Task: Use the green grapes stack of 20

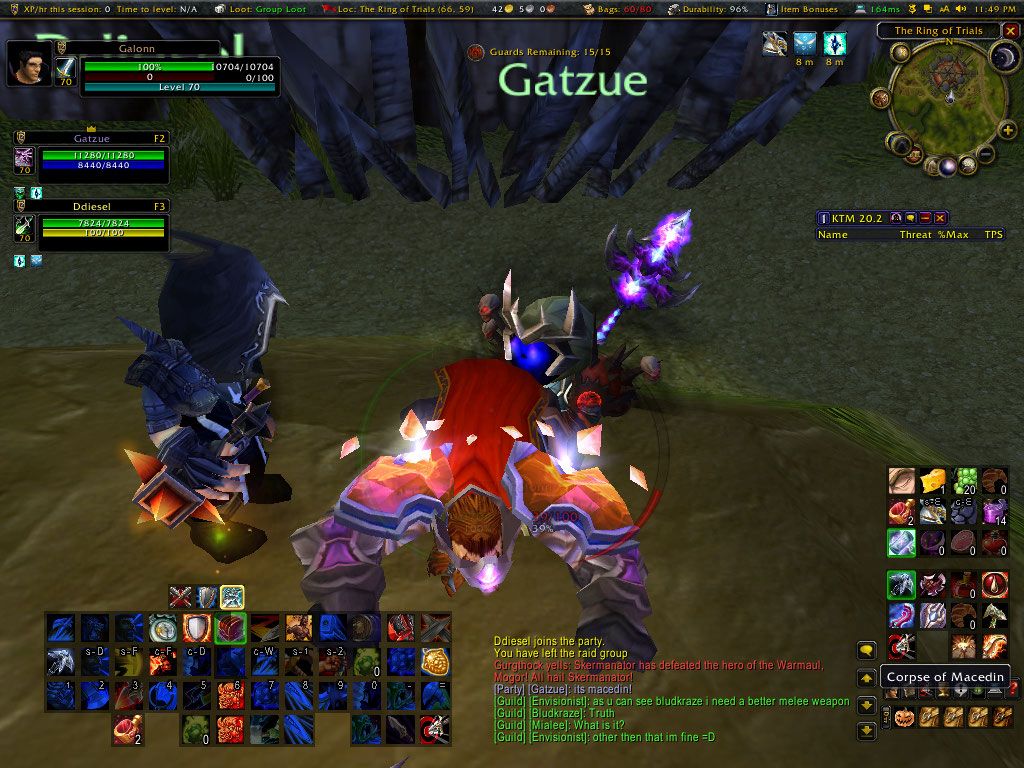Action: coord(964,481)
